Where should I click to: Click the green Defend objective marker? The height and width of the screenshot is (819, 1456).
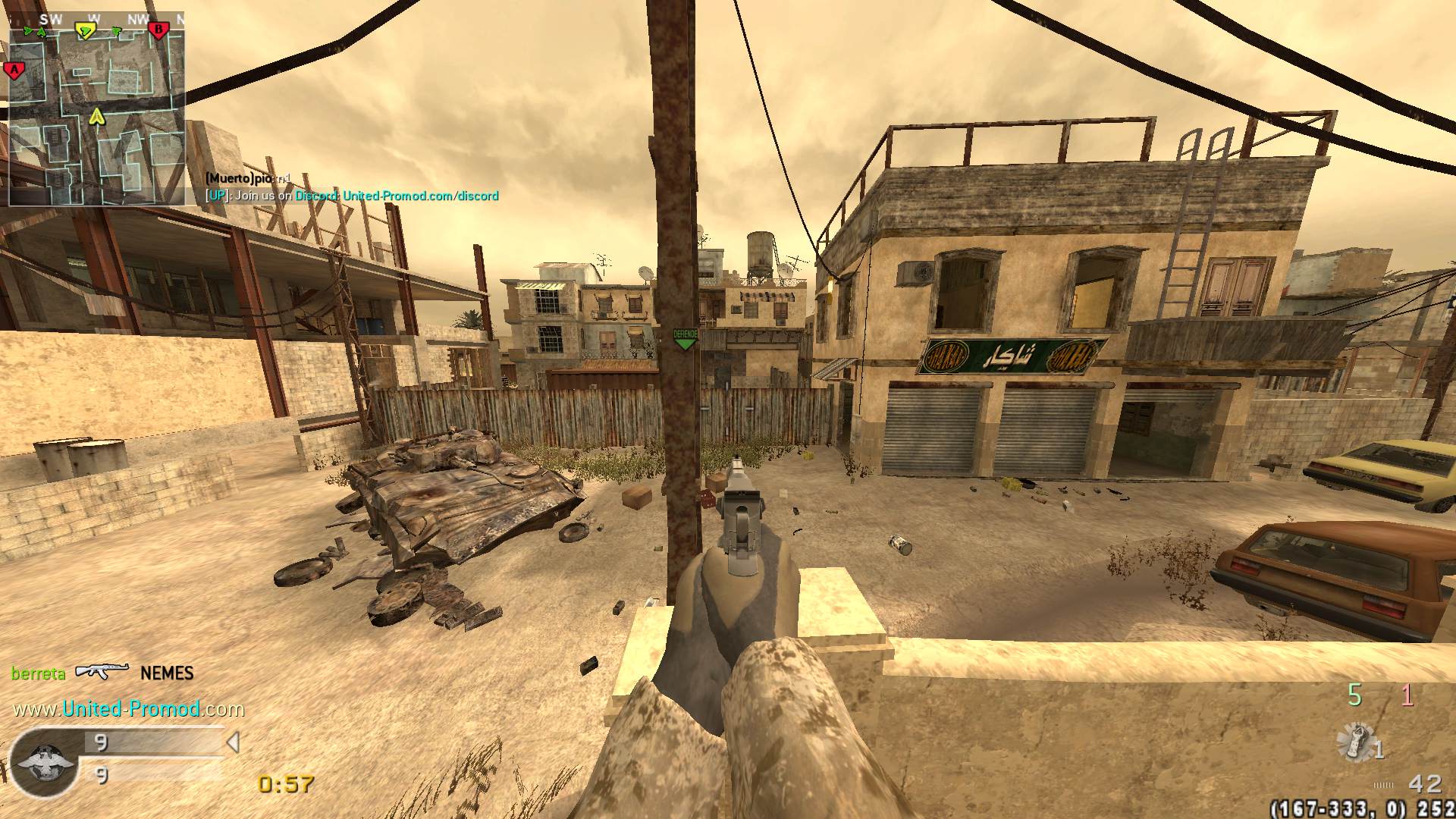click(685, 339)
